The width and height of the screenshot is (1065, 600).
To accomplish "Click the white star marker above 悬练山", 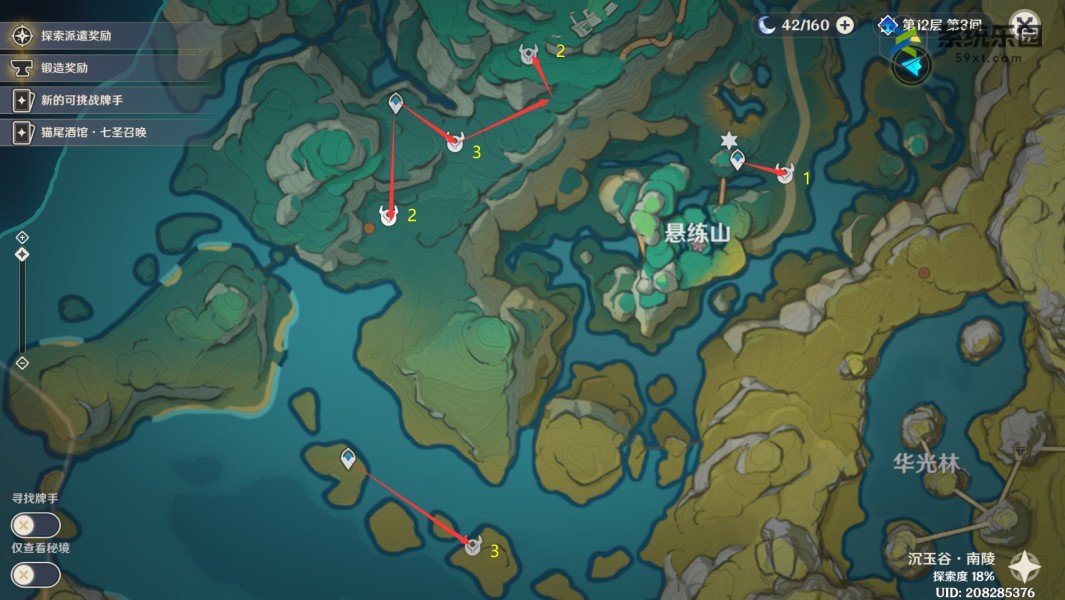I will coord(729,139).
